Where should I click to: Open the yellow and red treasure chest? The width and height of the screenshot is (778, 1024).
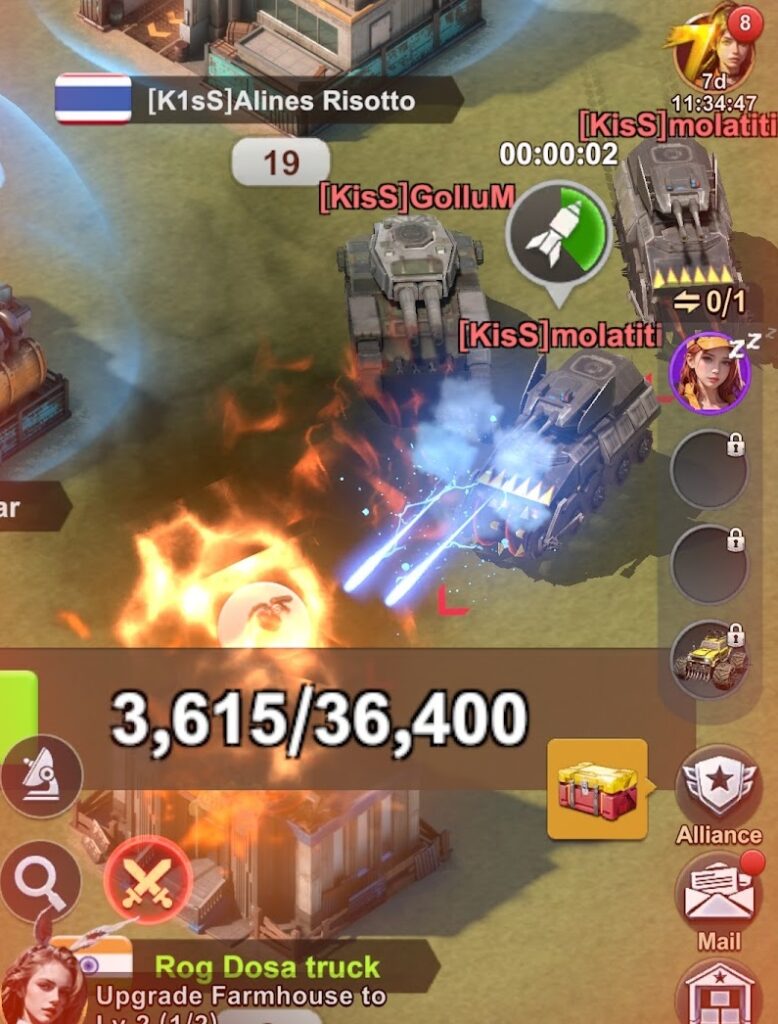[x=597, y=789]
